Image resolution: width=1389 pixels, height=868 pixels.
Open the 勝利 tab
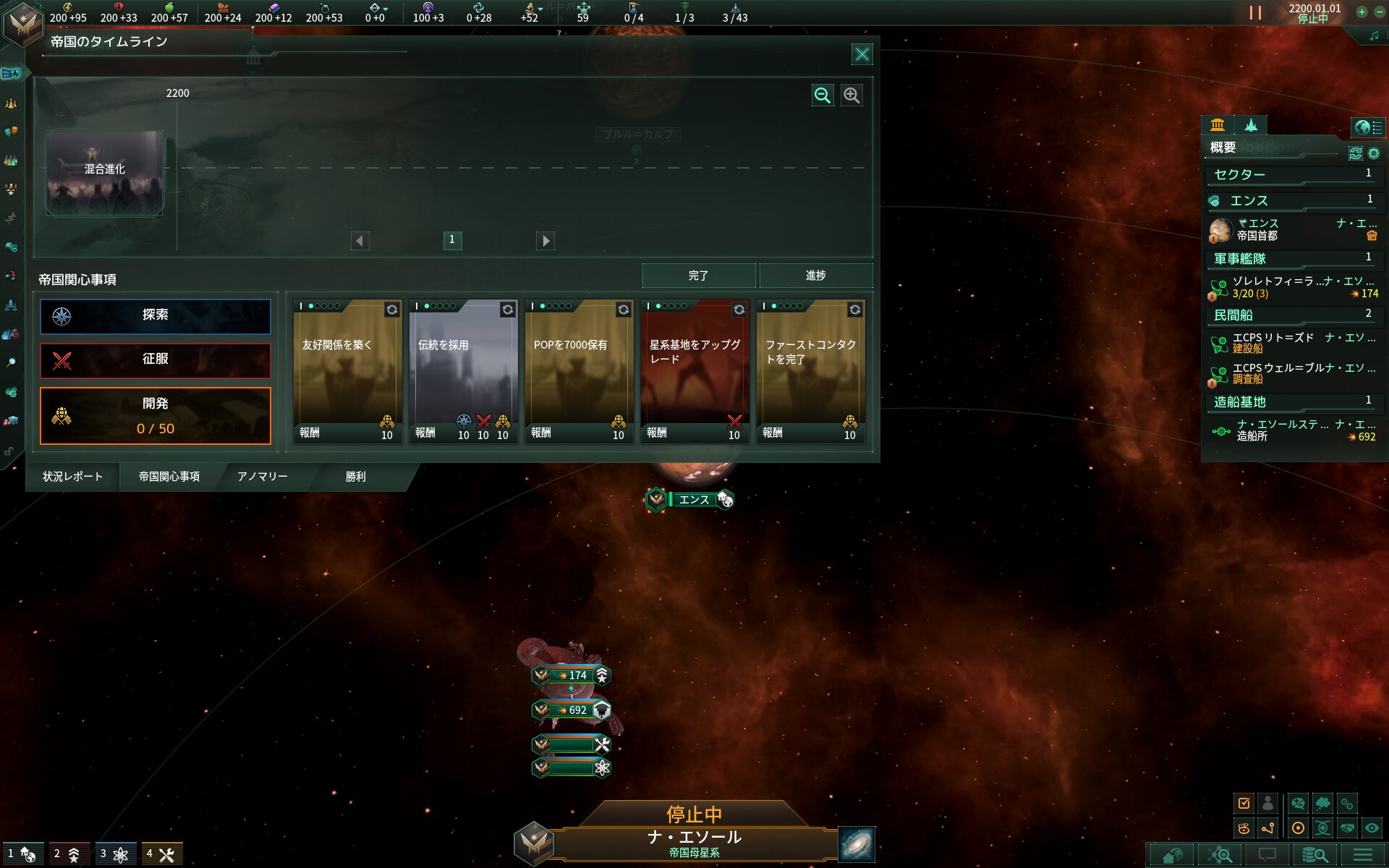[x=355, y=477]
